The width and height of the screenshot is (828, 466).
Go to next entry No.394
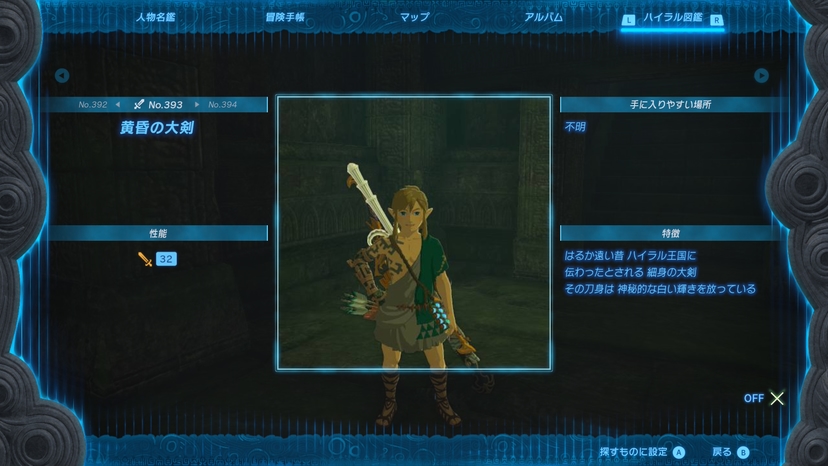click(x=222, y=104)
